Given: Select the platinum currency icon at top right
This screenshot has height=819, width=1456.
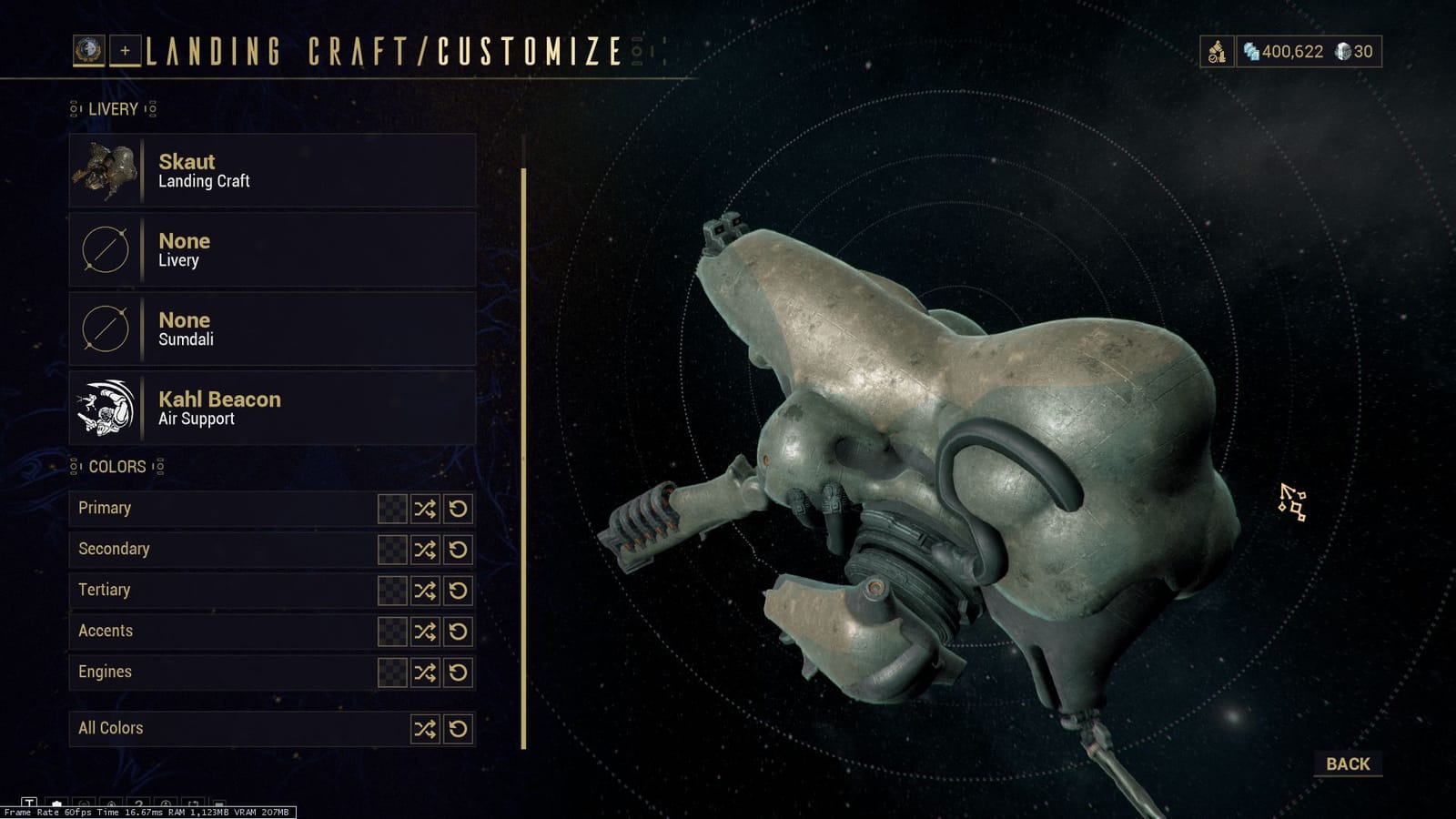Looking at the screenshot, I should 1345,52.
